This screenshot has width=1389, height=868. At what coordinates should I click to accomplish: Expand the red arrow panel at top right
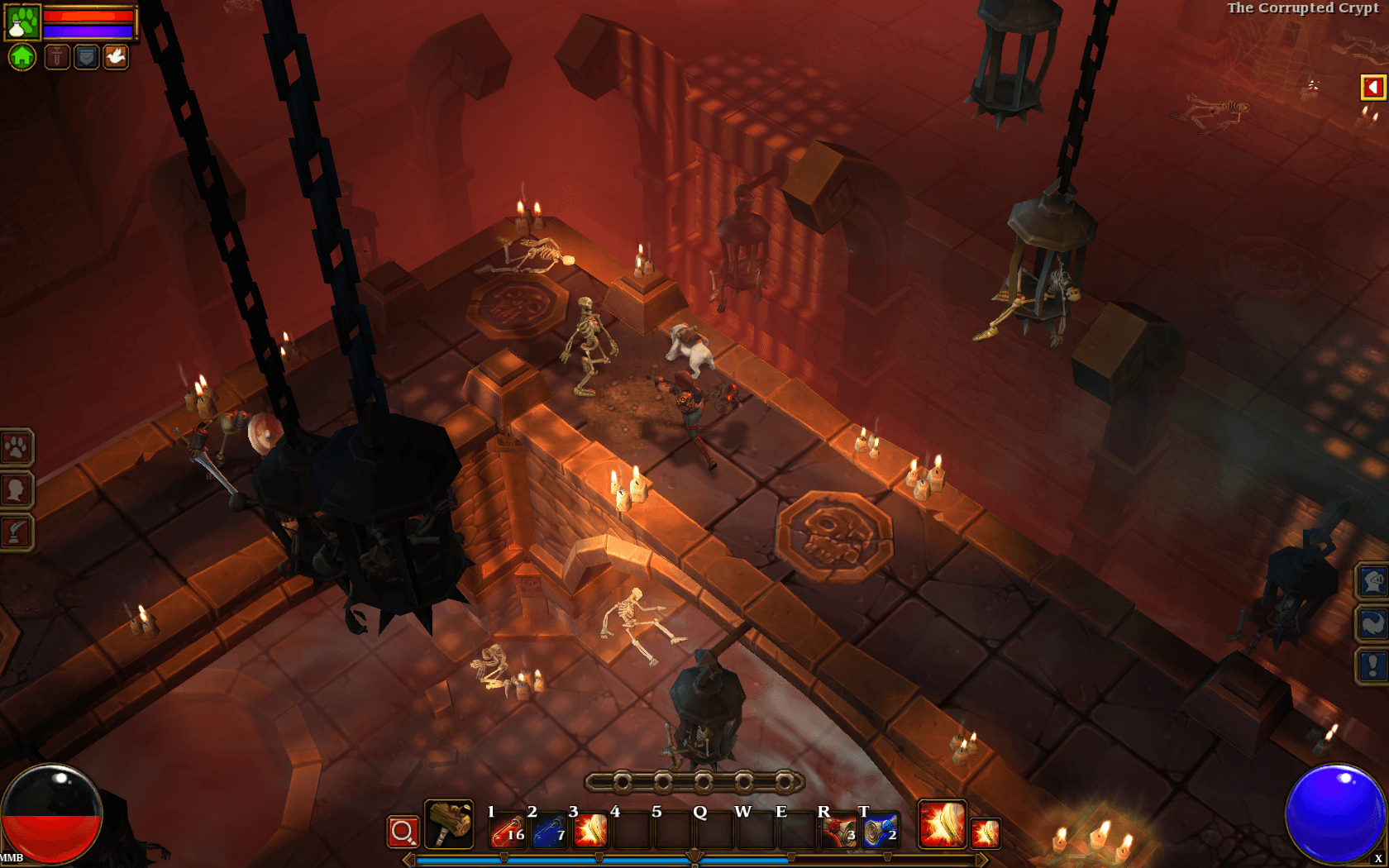(1372, 87)
